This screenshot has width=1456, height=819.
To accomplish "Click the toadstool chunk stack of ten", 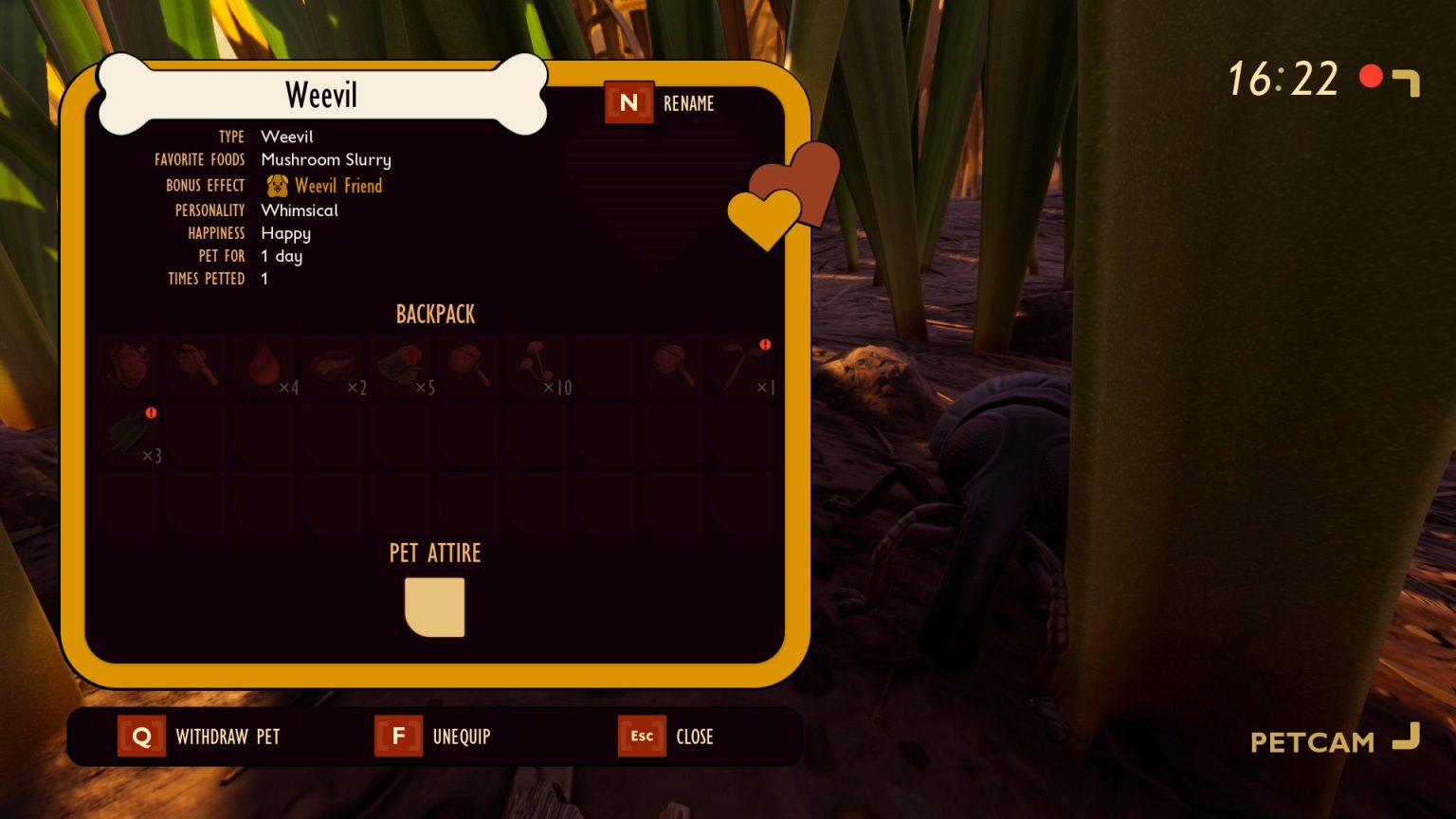I will [x=537, y=367].
